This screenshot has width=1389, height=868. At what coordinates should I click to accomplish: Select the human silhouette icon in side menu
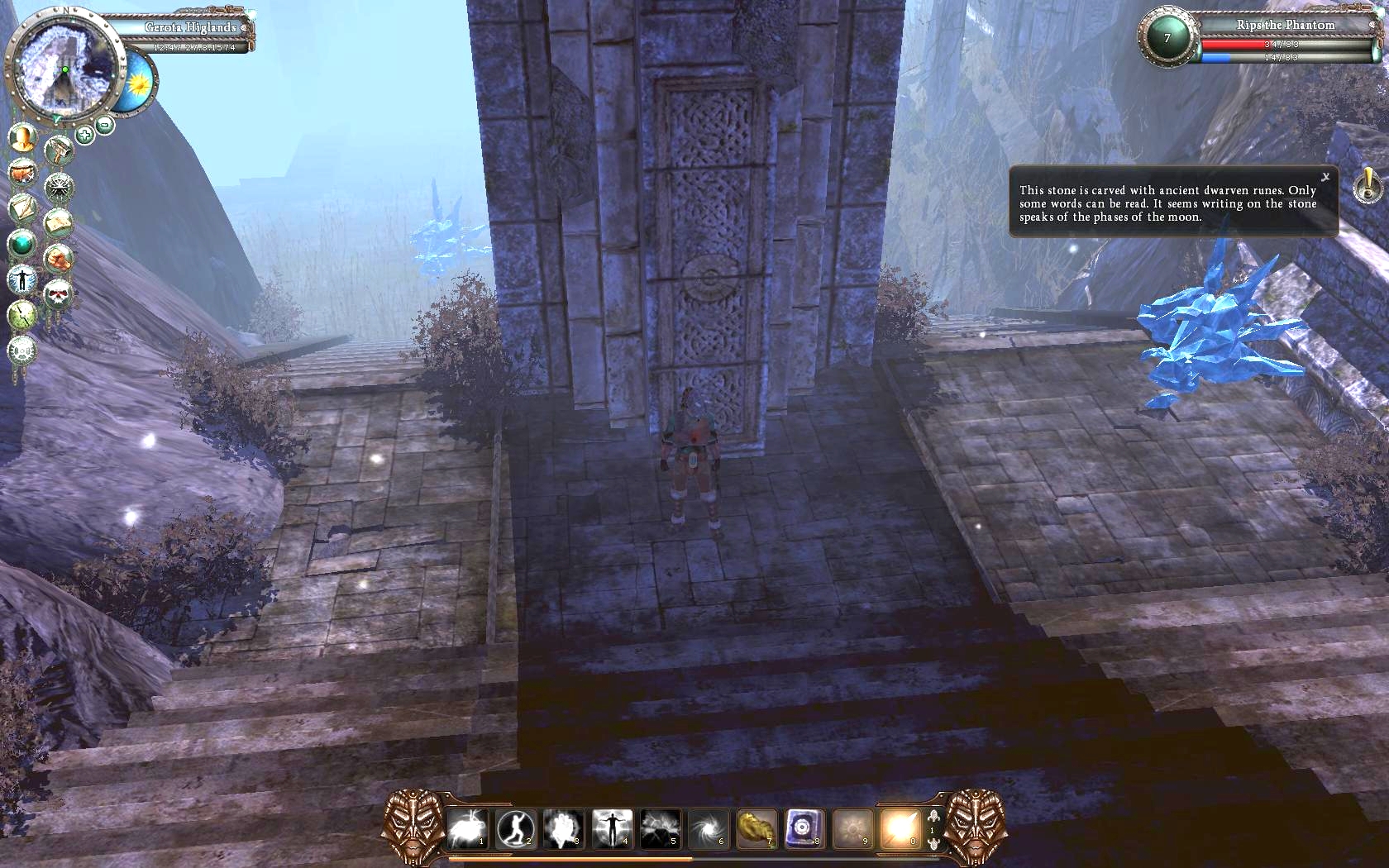tap(21, 279)
